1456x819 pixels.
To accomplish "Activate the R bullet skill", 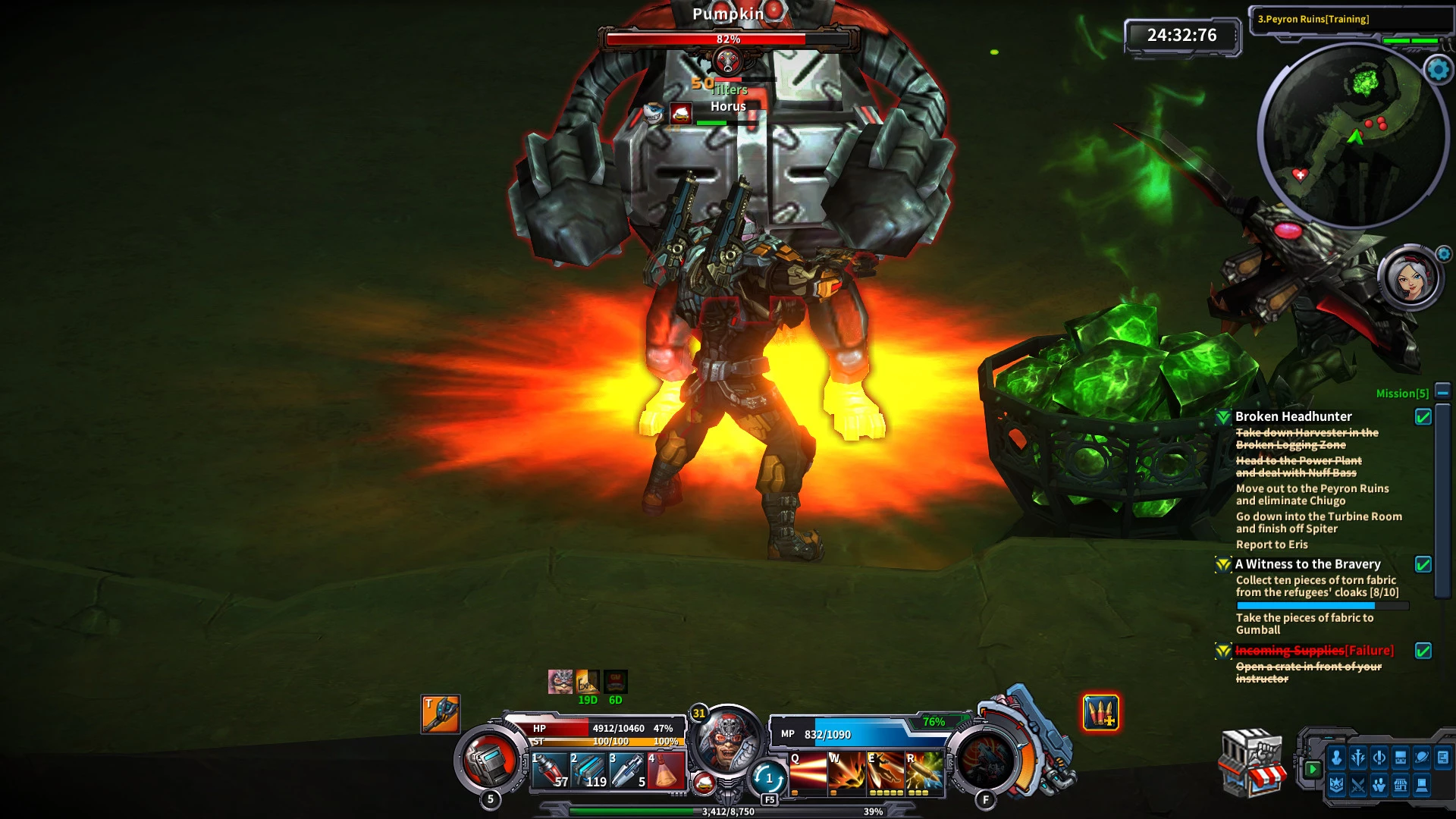I will pos(924,772).
